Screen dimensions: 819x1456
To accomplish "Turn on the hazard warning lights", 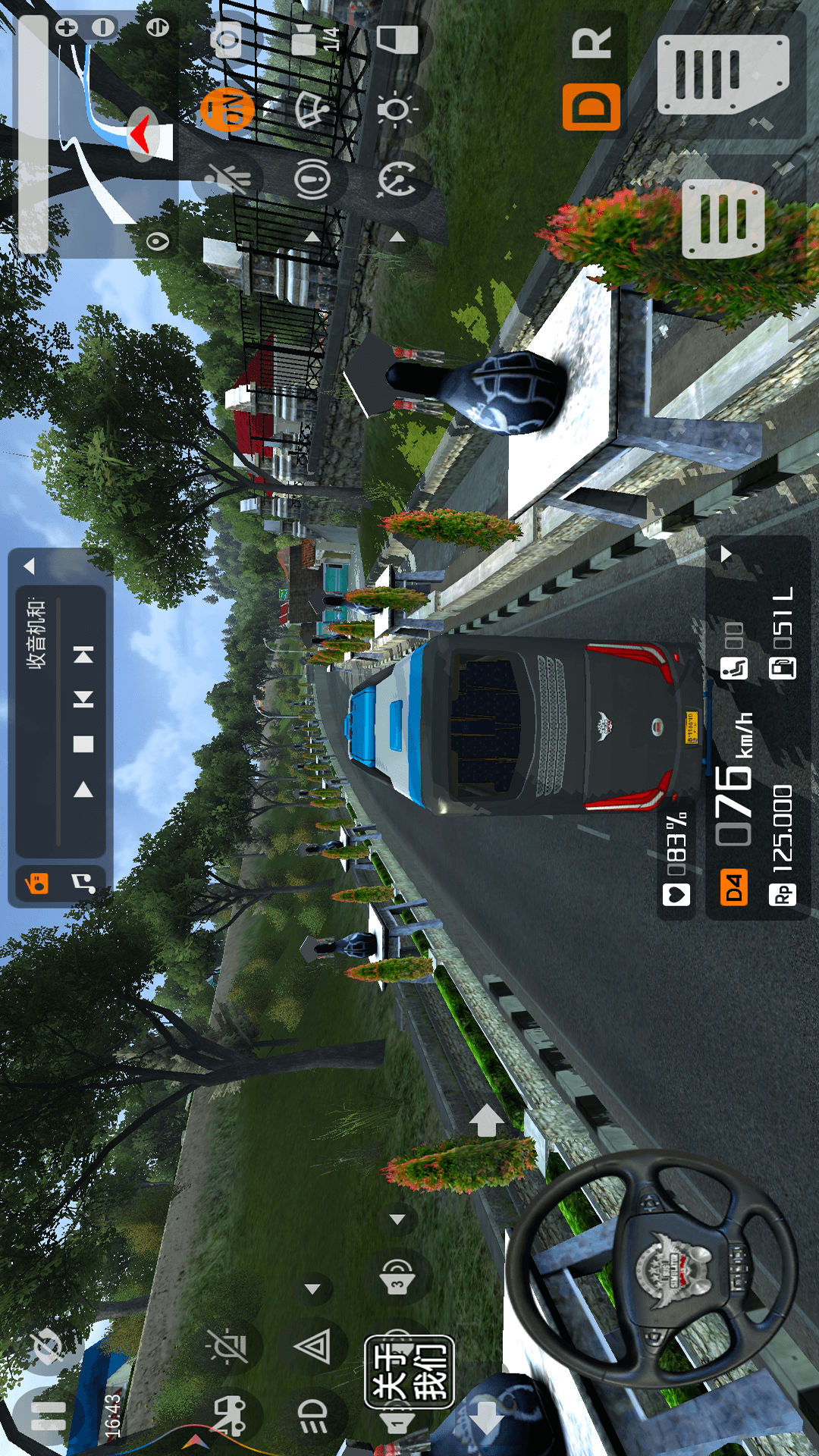I will (x=312, y=1348).
